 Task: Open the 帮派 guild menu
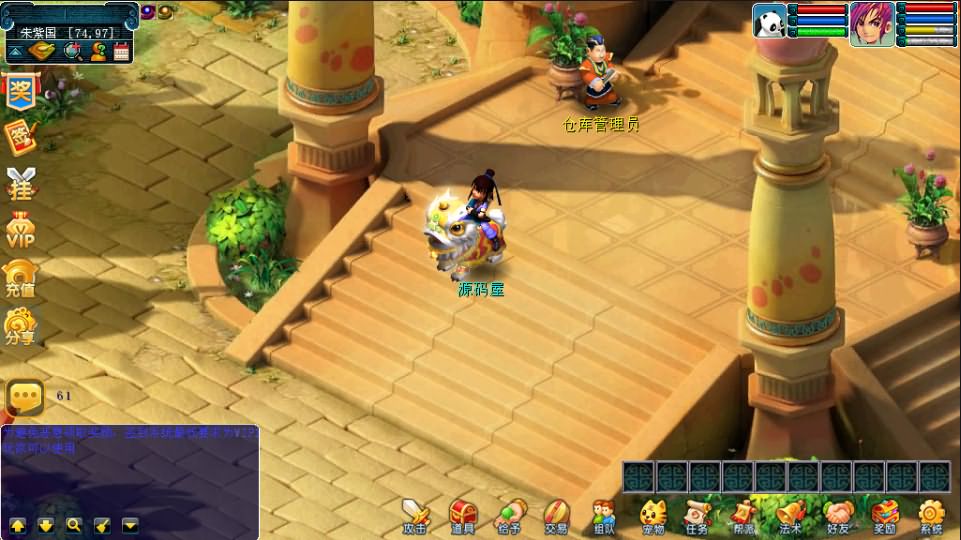point(743,516)
